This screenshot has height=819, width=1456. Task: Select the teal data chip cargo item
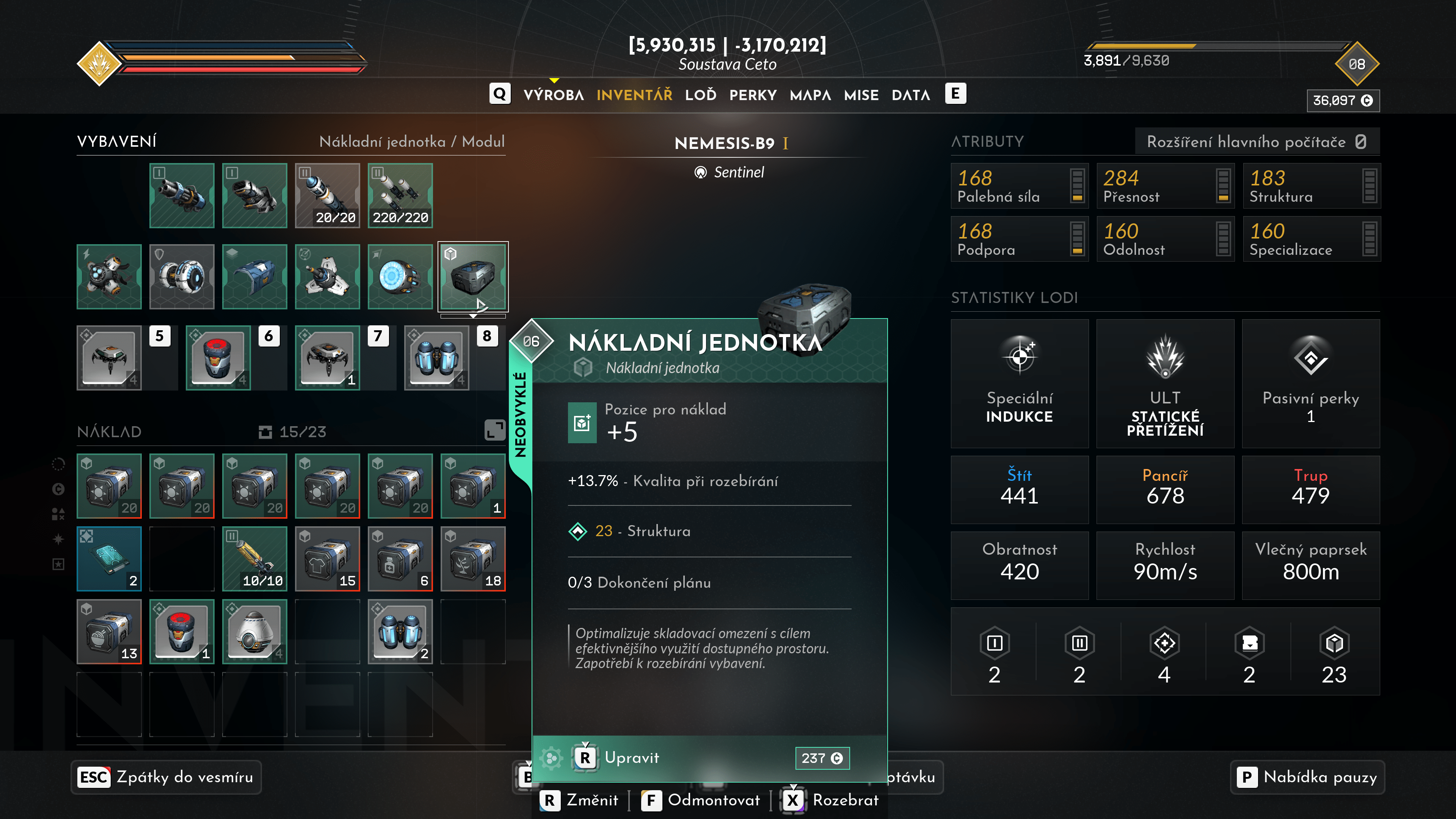click(109, 559)
